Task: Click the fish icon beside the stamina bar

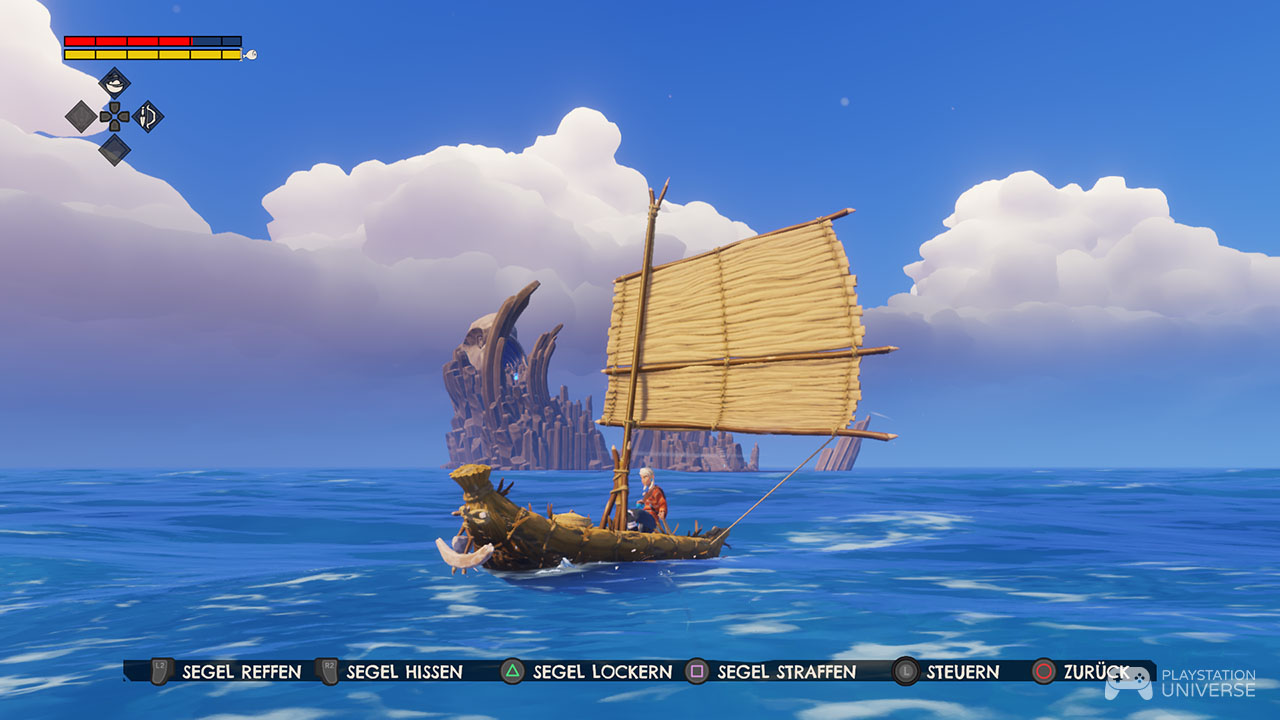Action: [251, 54]
